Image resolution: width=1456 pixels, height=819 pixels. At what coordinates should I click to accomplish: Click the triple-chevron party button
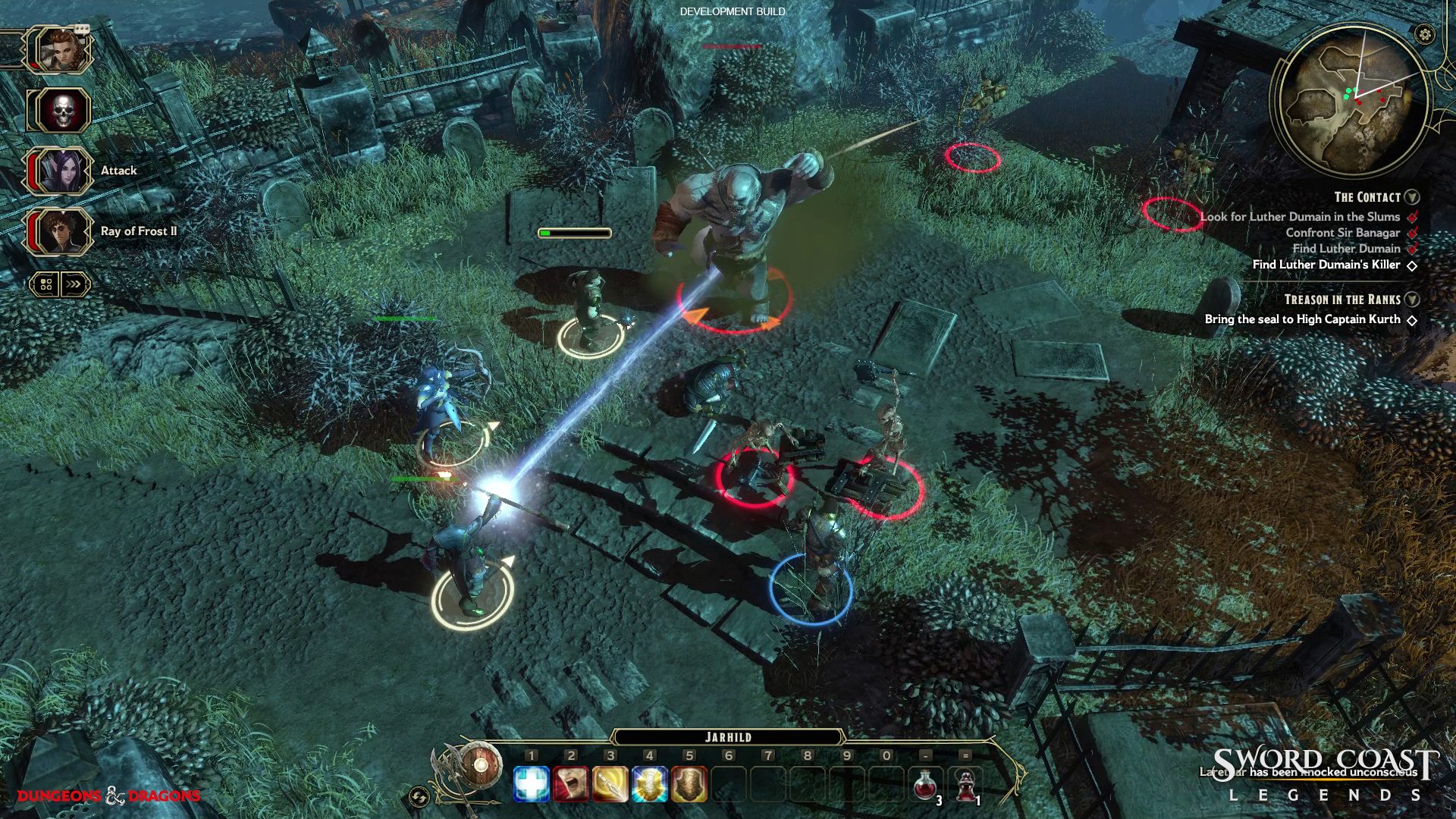pos(74,284)
